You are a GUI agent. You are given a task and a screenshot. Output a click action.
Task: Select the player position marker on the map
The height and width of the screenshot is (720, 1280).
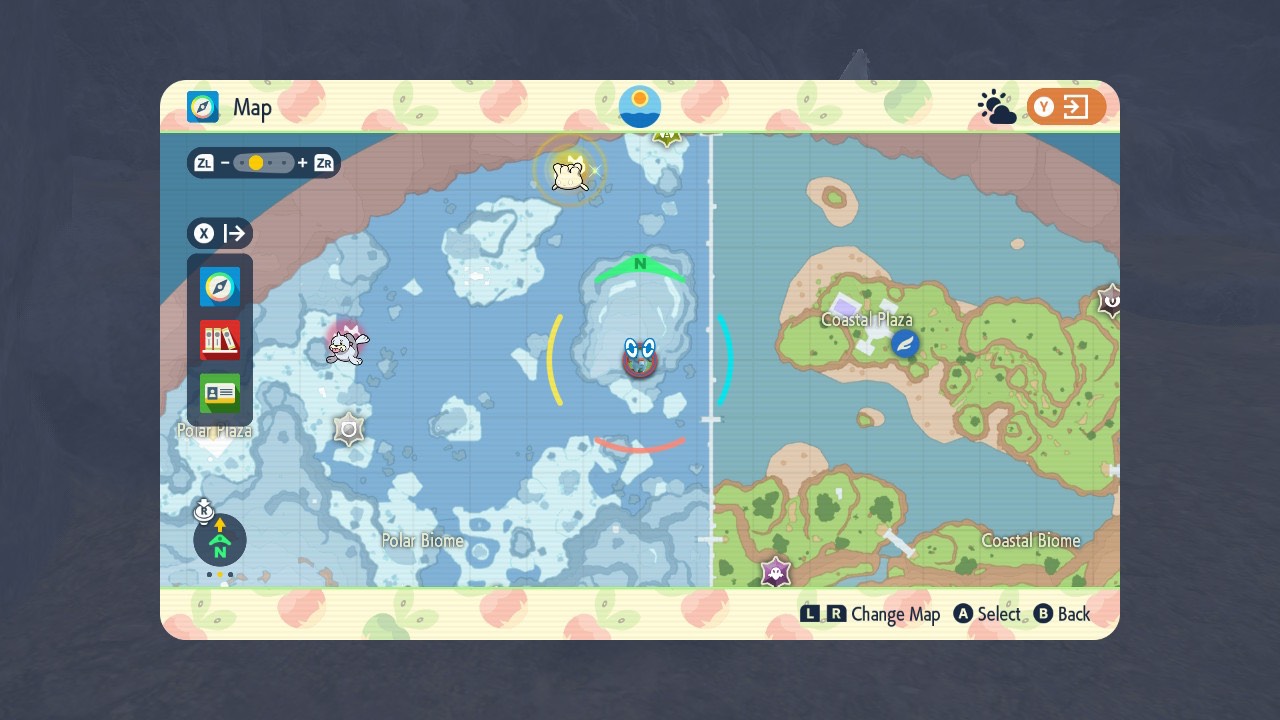(639, 358)
